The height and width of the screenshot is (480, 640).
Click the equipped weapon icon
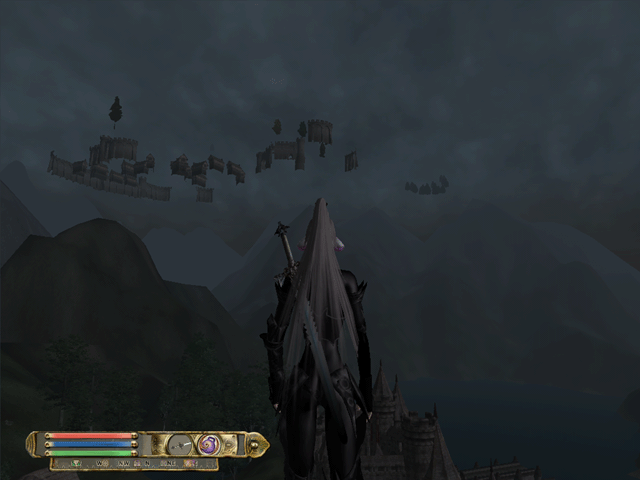click(181, 444)
